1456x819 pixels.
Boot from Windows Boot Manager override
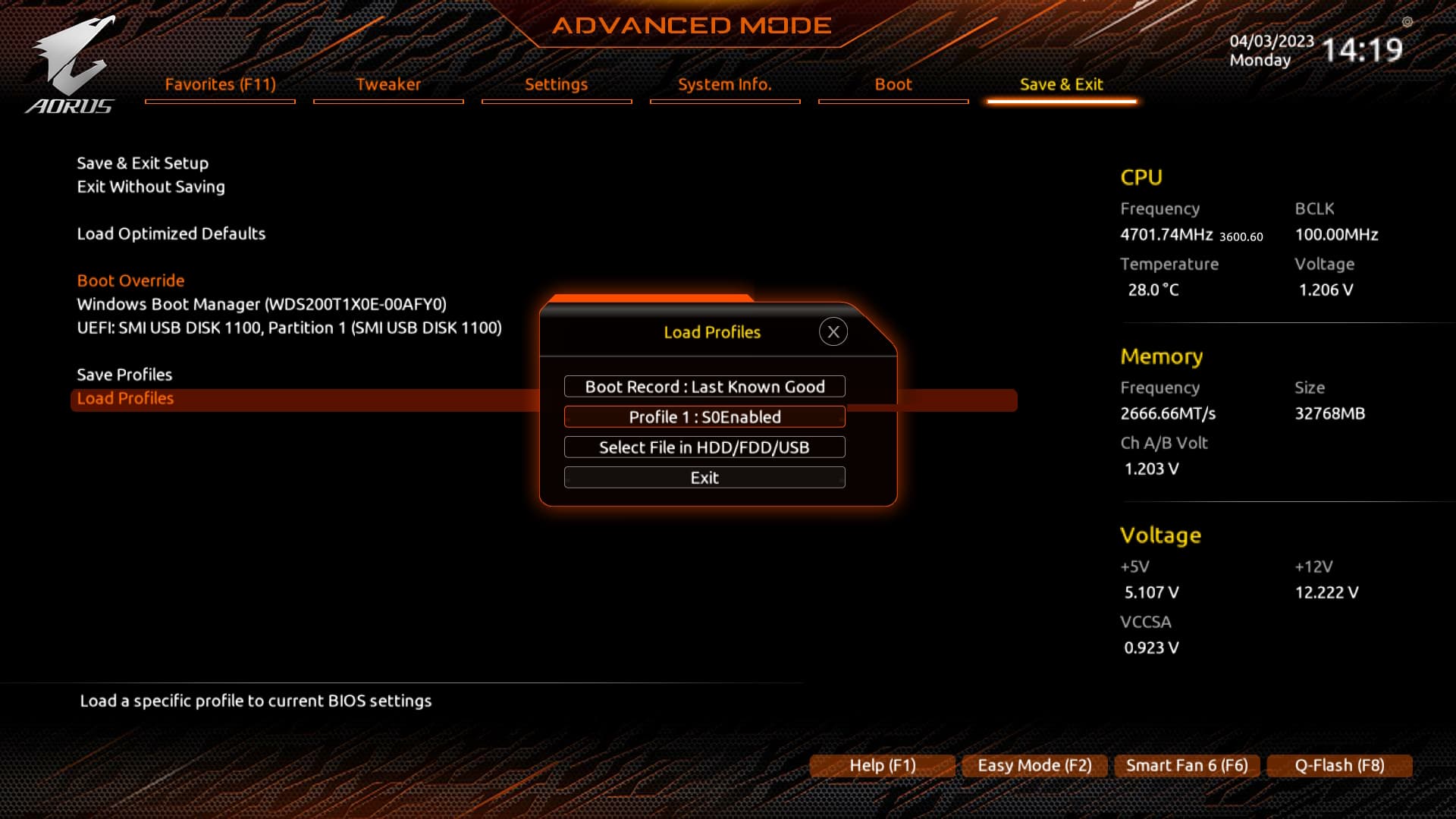pyautogui.click(x=262, y=303)
